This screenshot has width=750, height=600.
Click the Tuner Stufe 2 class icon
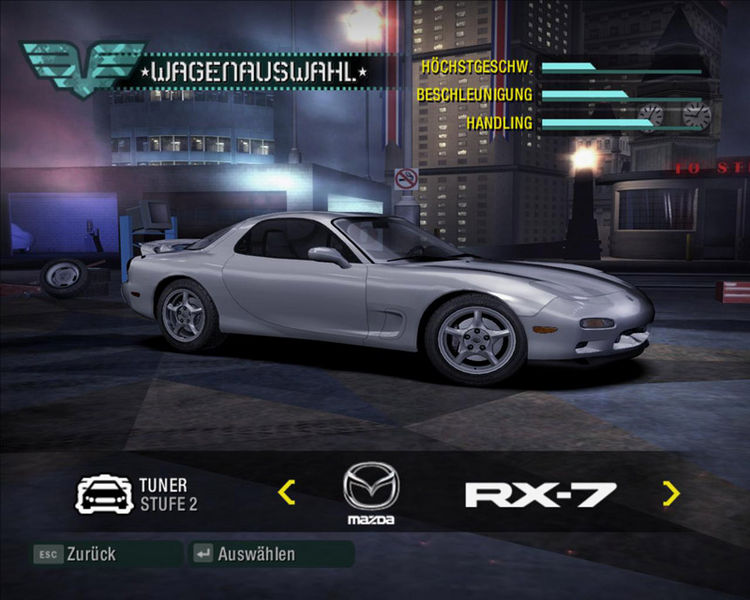click(x=104, y=494)
